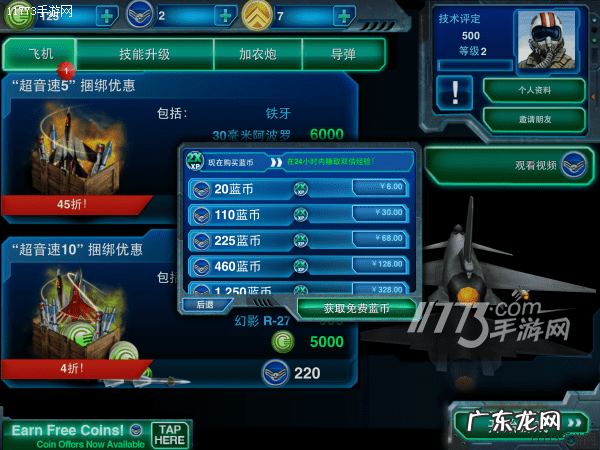Tap the Earn Free Coins TAP HERE banner
The image size is (600, 450).
tap(96, 434)
